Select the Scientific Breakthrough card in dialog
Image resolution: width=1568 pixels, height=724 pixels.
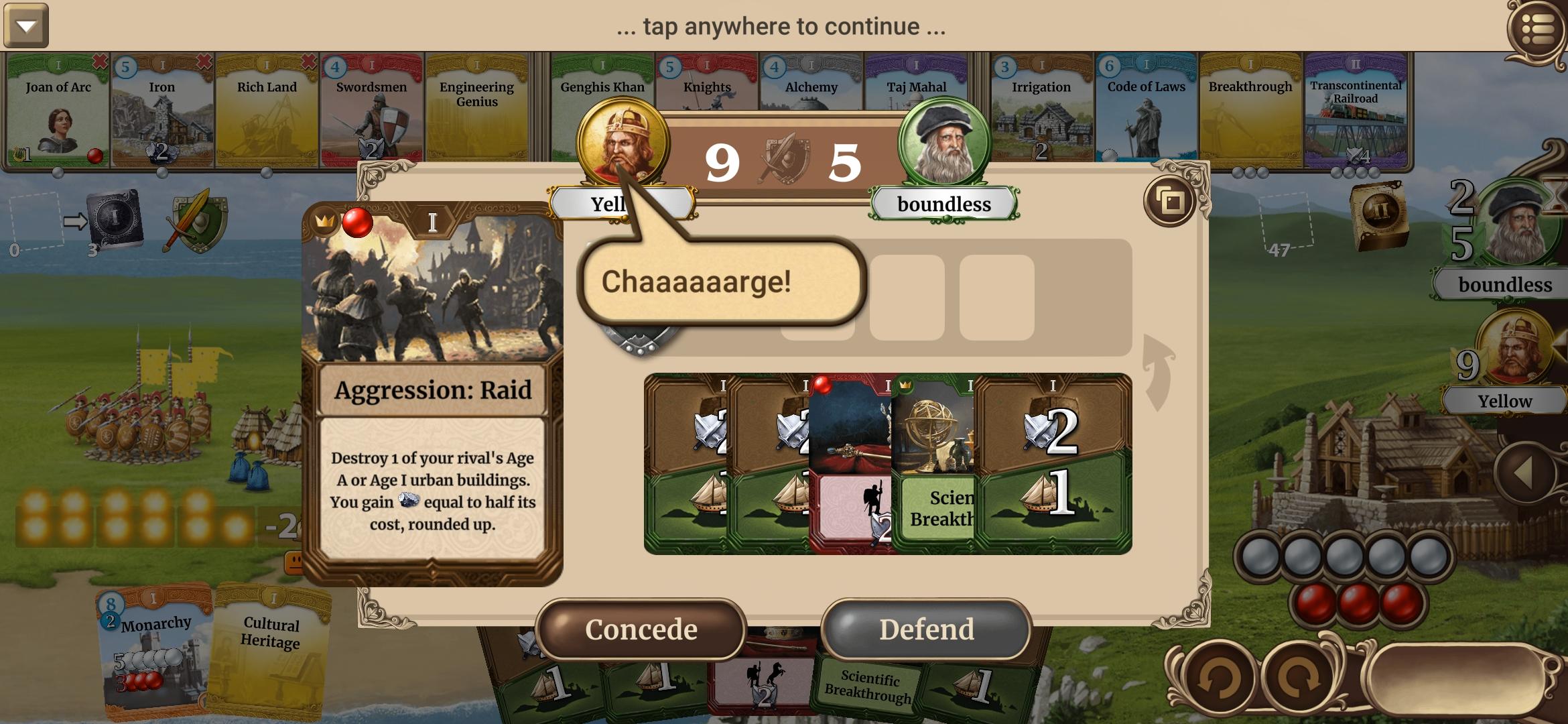tap(935, 463)
